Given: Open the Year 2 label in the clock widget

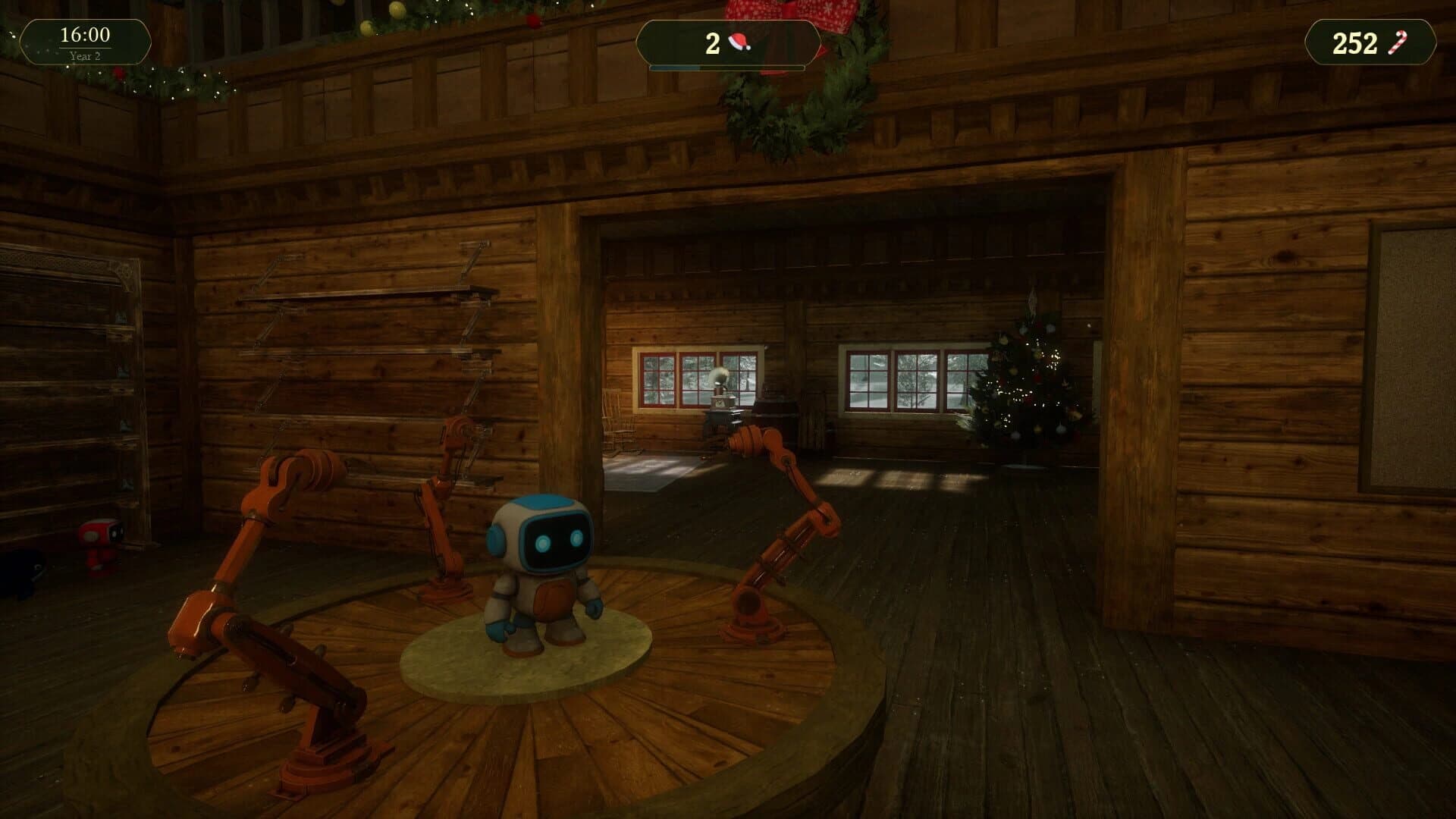Looking at the screenshot, I should click(86, 55).
